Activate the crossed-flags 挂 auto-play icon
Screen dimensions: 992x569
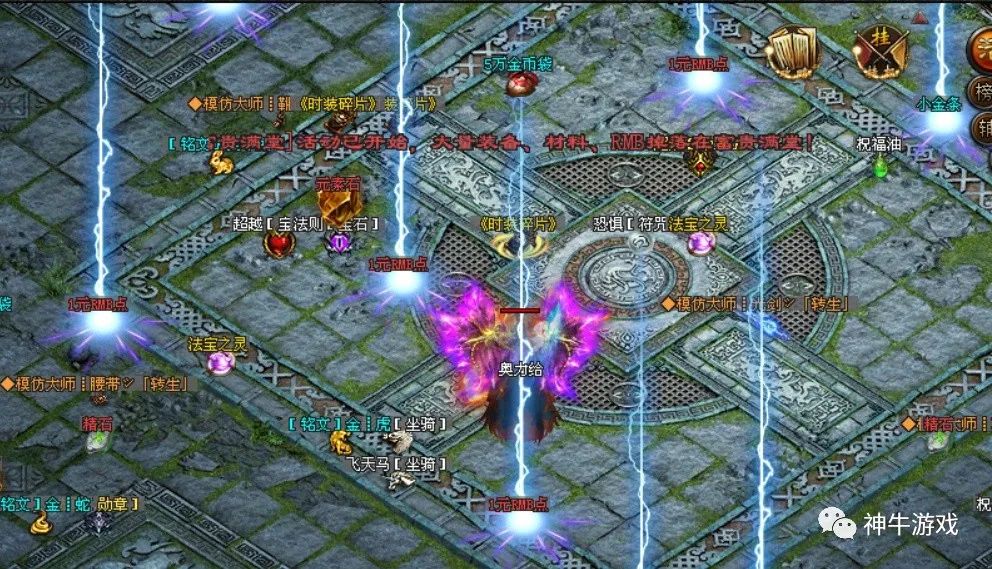tap(880, 50)
